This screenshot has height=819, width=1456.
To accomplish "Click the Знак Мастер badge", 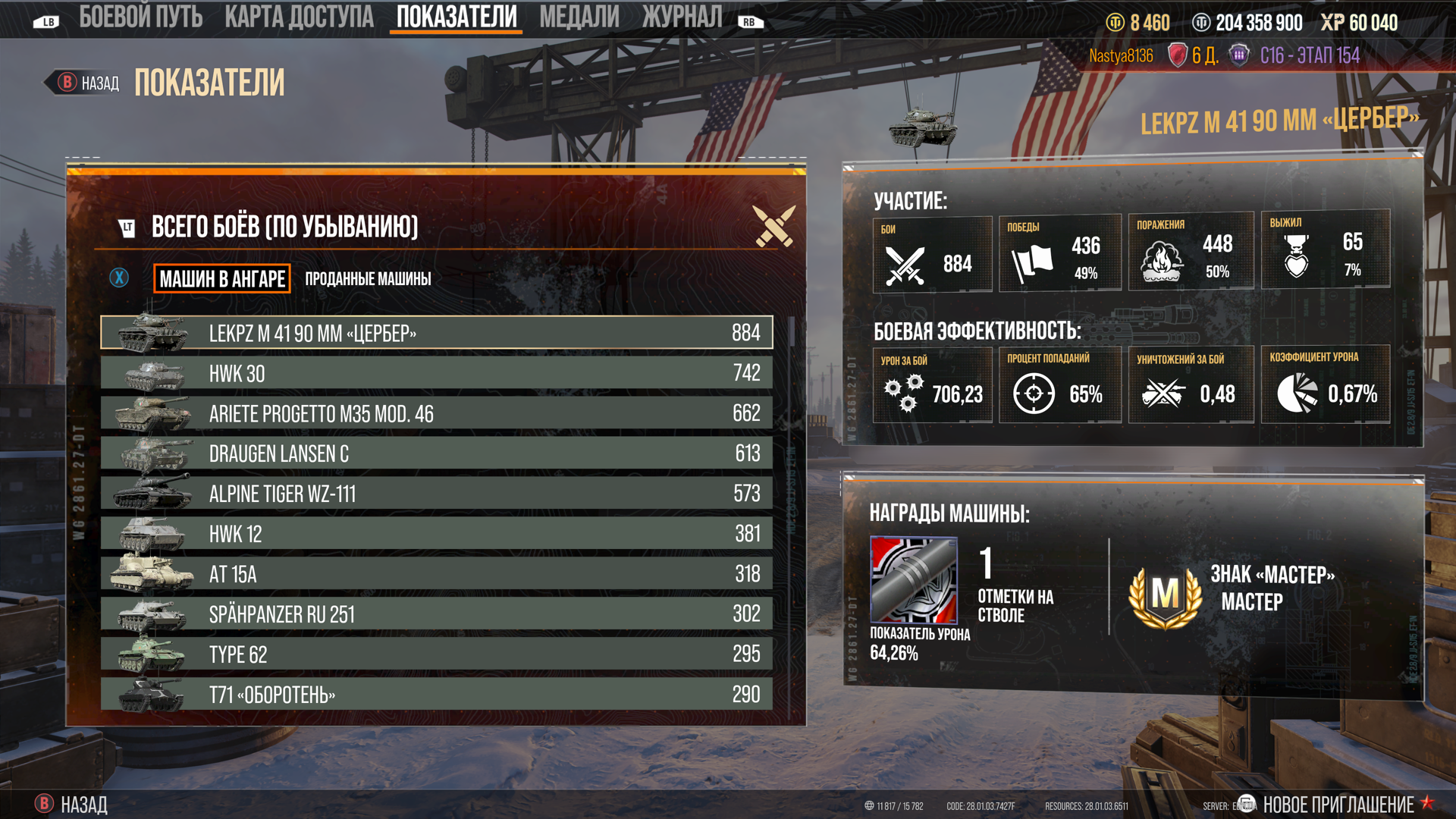I will pos(1166,593).
